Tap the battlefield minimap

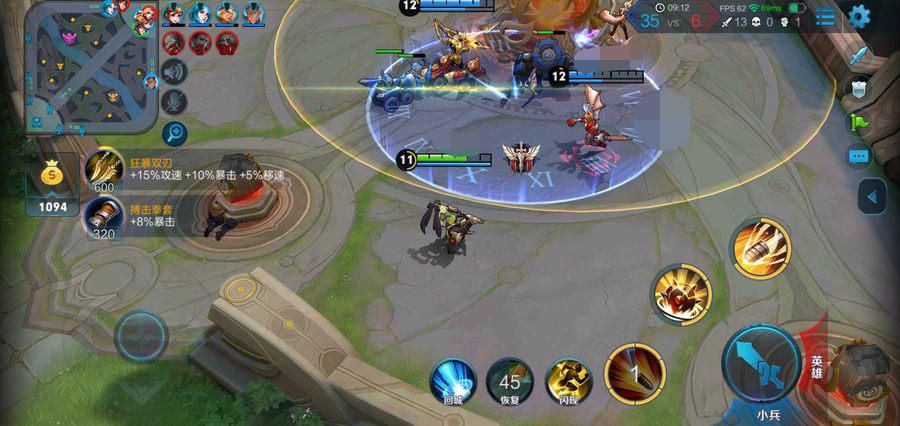[x=91, y=68]
